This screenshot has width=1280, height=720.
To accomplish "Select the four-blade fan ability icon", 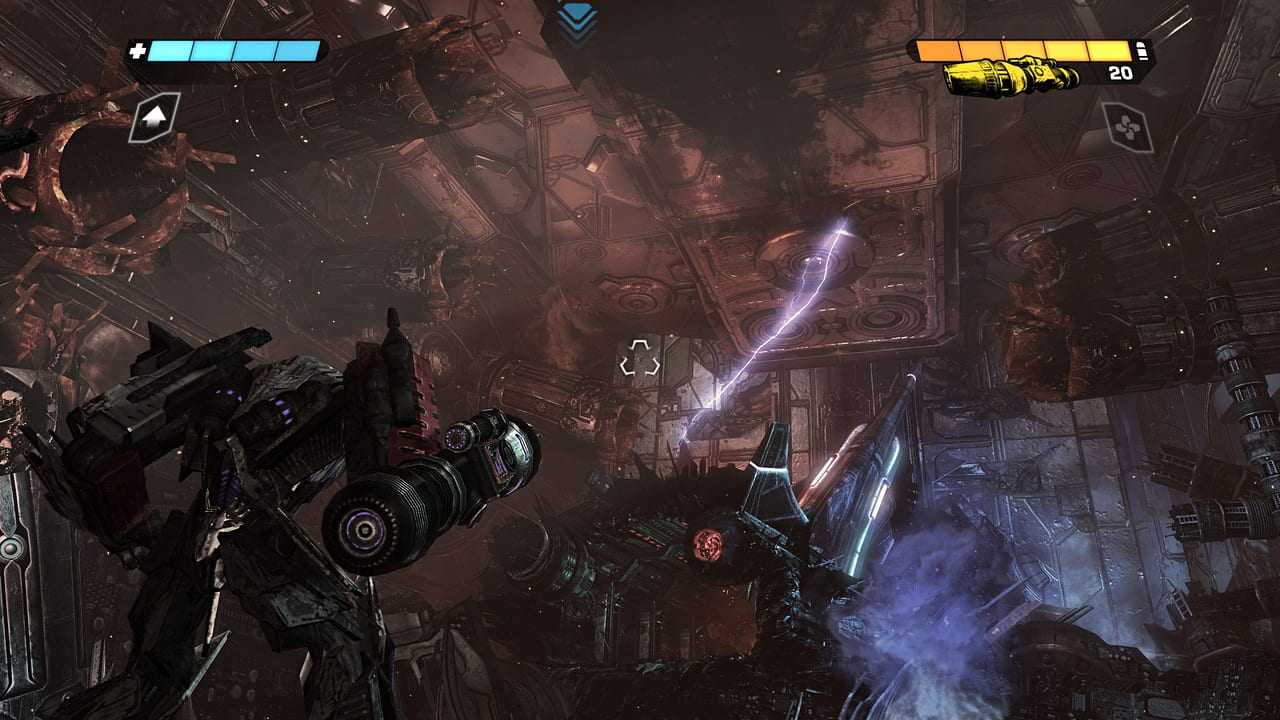I will click(x=1127, y=127).
